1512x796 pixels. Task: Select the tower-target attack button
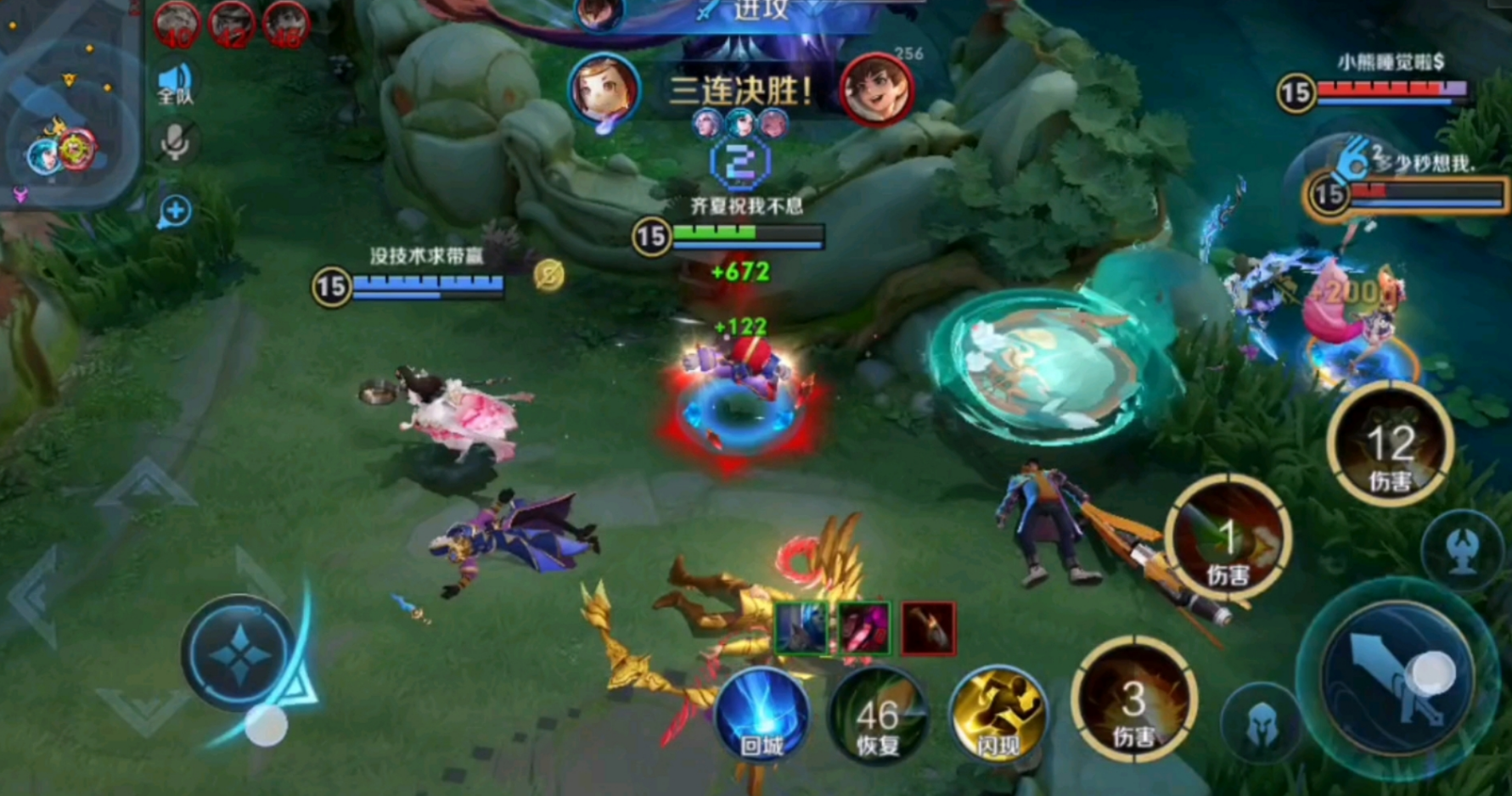click(x=1462, y=552)
